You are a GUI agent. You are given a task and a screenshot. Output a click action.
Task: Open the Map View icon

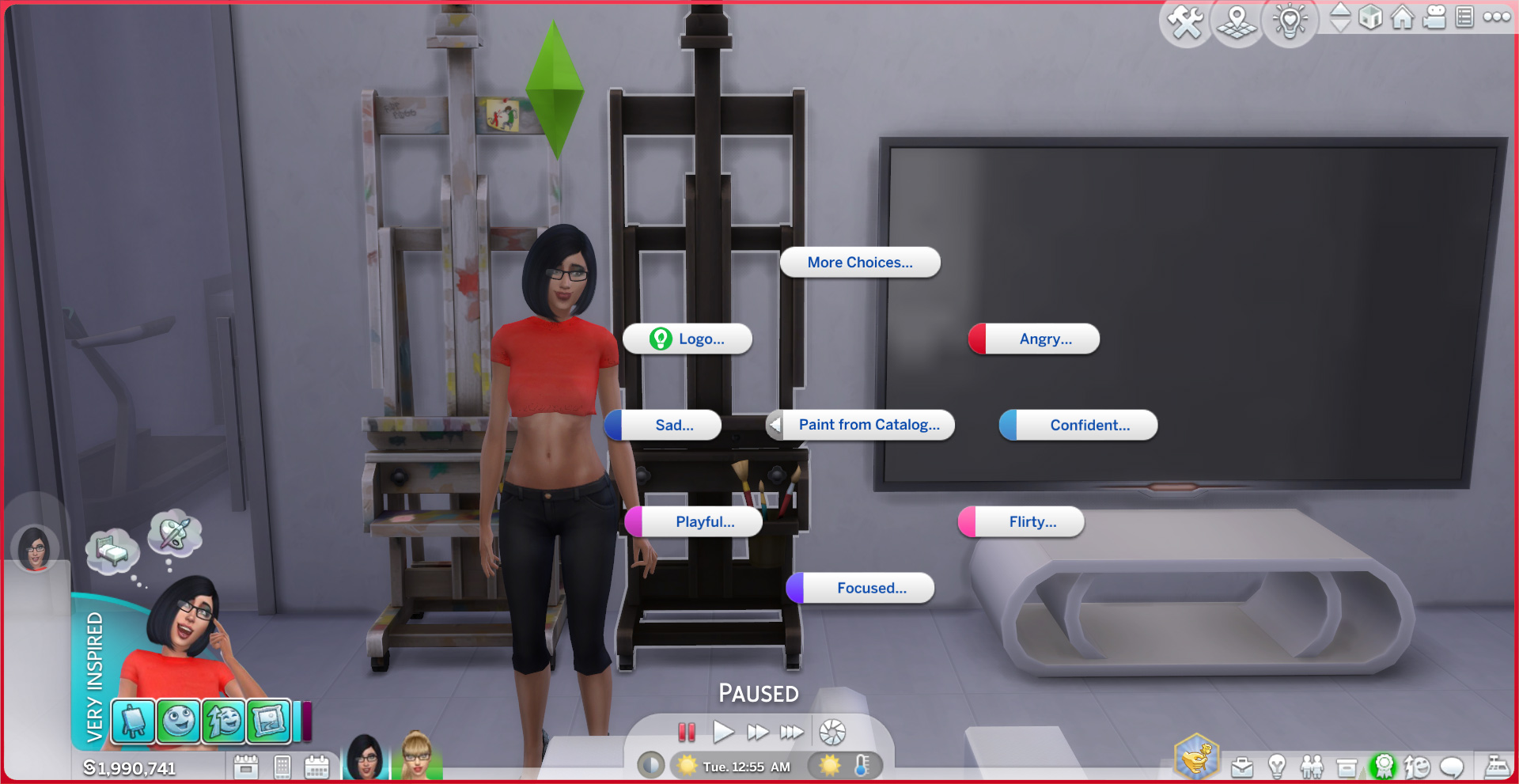coord(1237,24)
